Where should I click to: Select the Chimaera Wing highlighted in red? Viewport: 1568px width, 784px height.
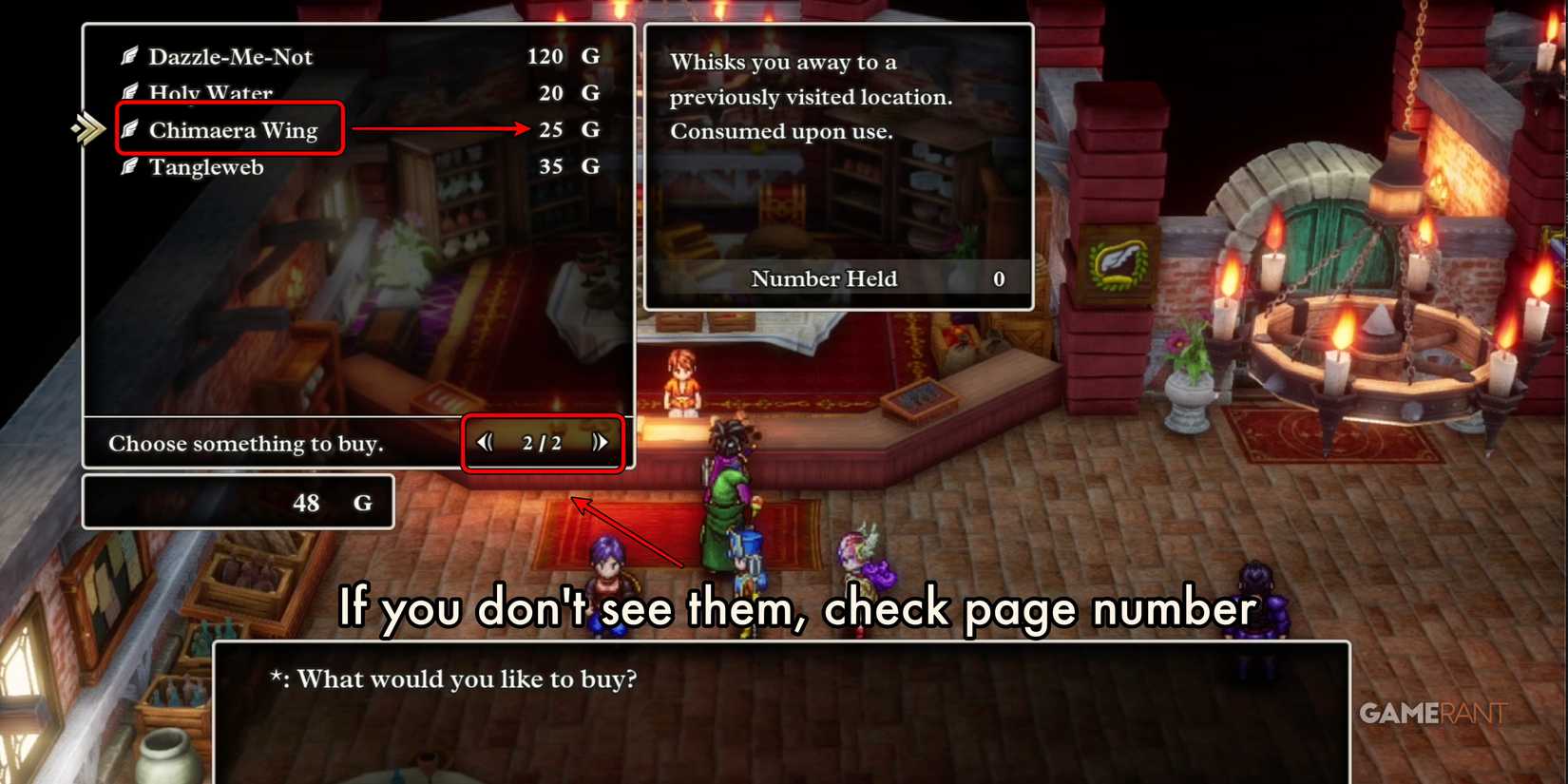click(x=231, y=130)
